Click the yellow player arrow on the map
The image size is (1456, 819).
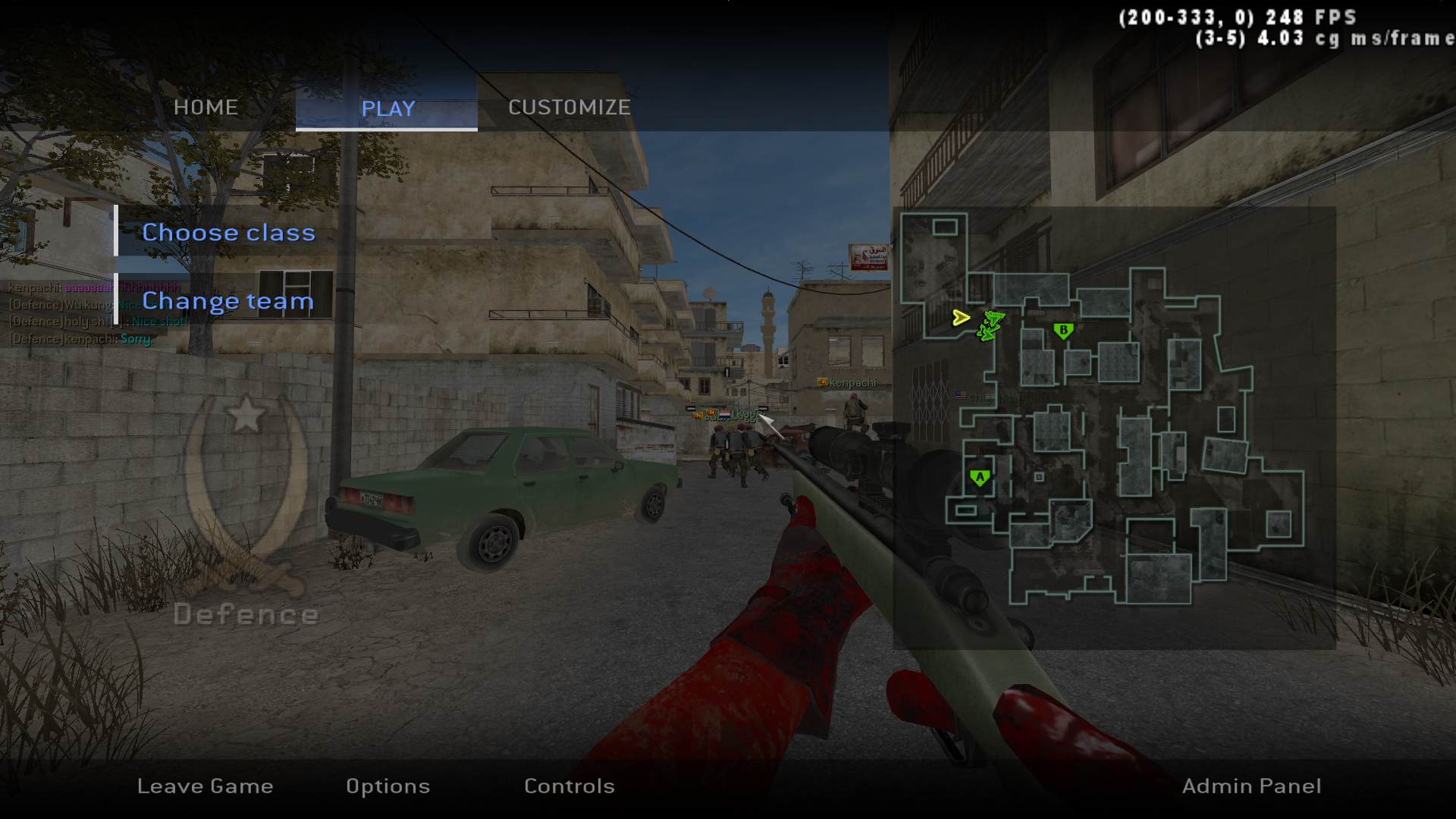click(961, 318)
